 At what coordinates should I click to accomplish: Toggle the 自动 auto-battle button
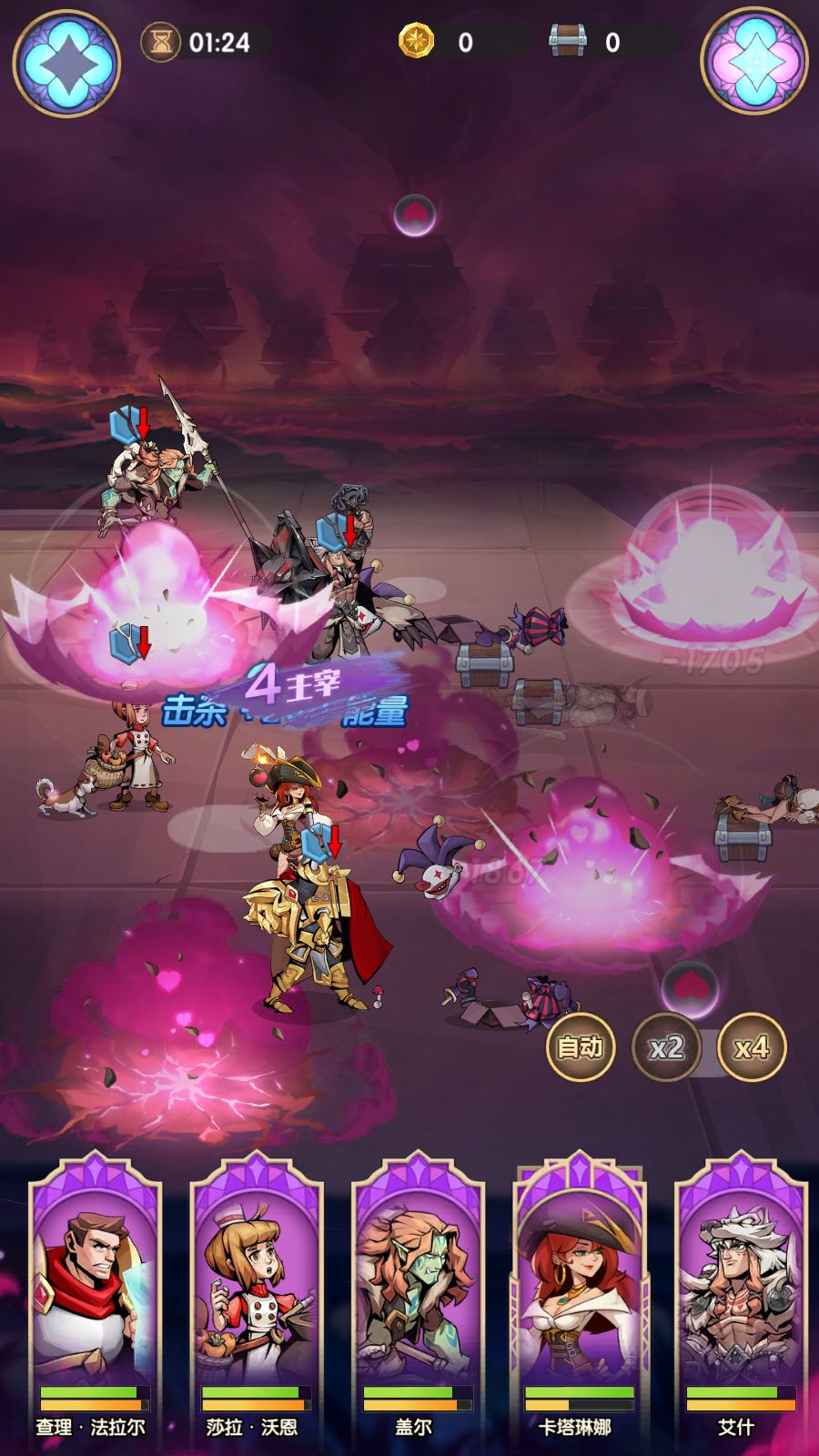point(581,1047)
